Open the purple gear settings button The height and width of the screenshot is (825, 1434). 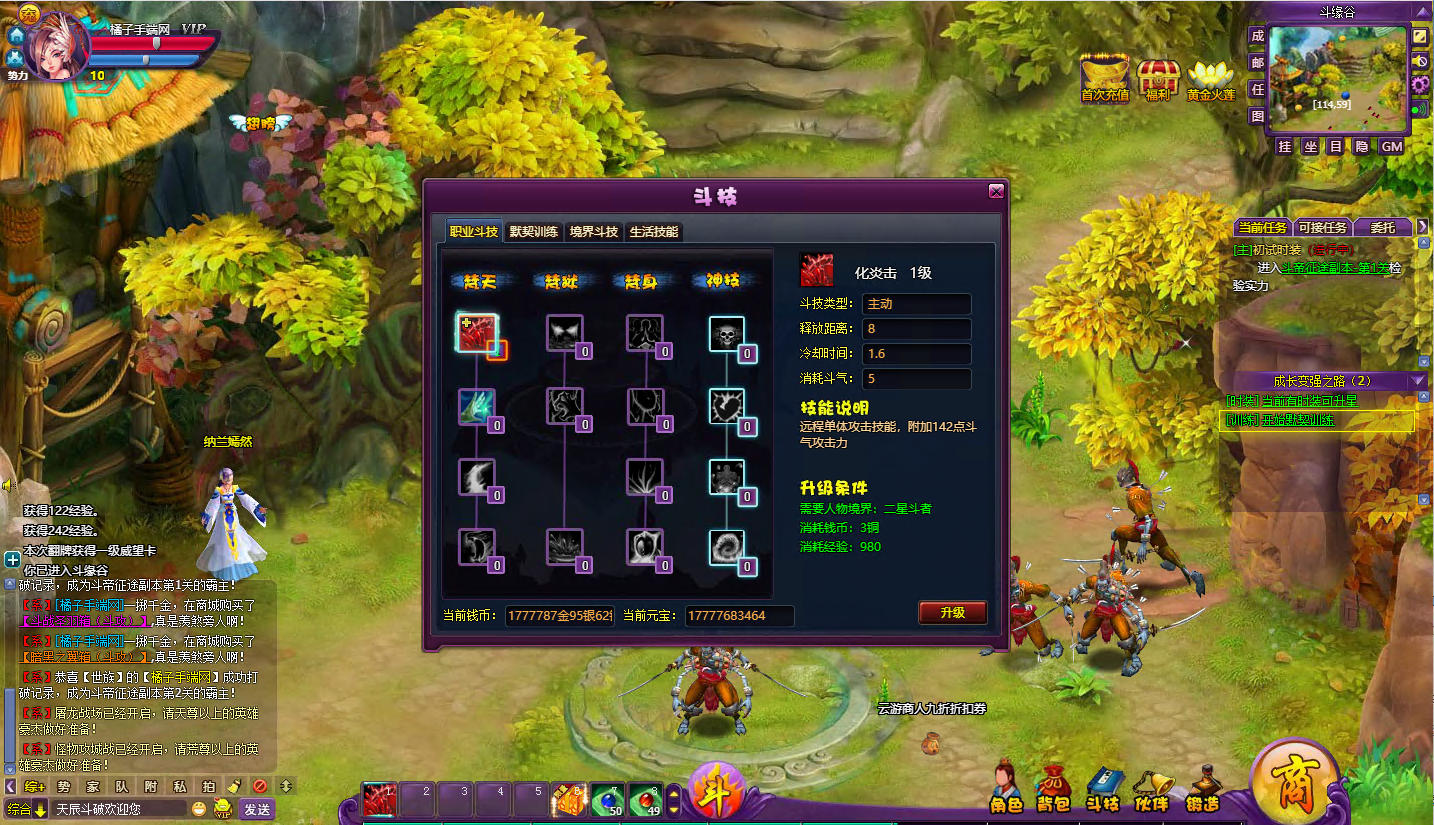tap(1421, 84)
